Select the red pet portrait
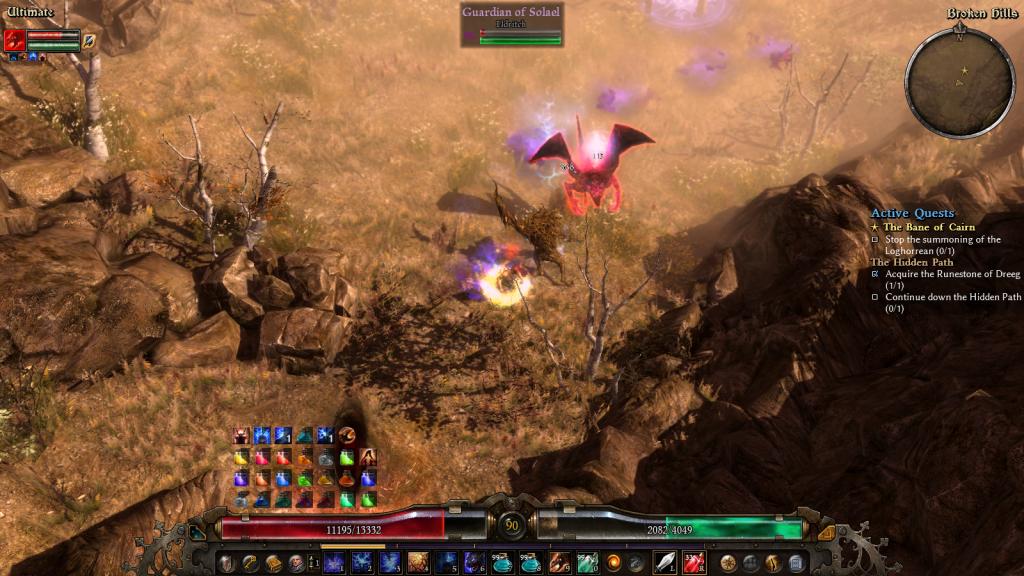This screenshot has height=576, width=1024. tap(14, 40)
